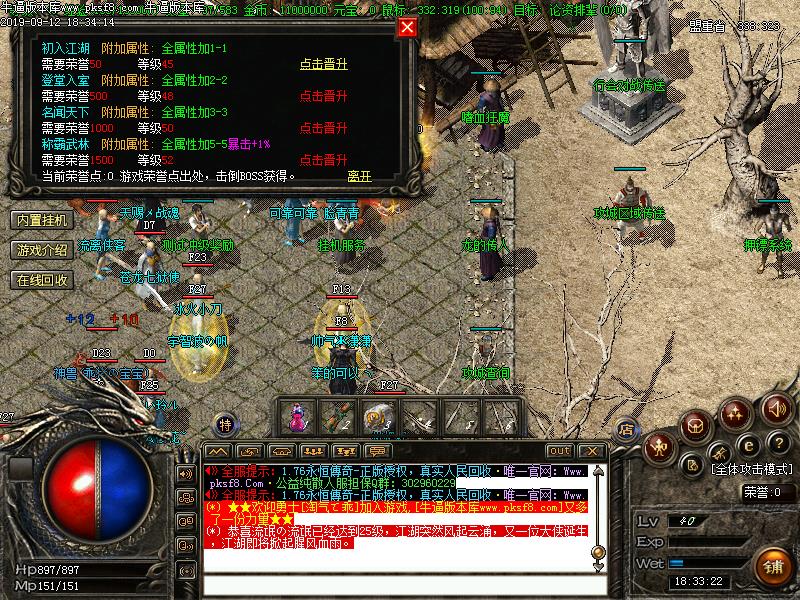
Task: Open the 游戏介绍 game introduction
Action: pos(41,249)
